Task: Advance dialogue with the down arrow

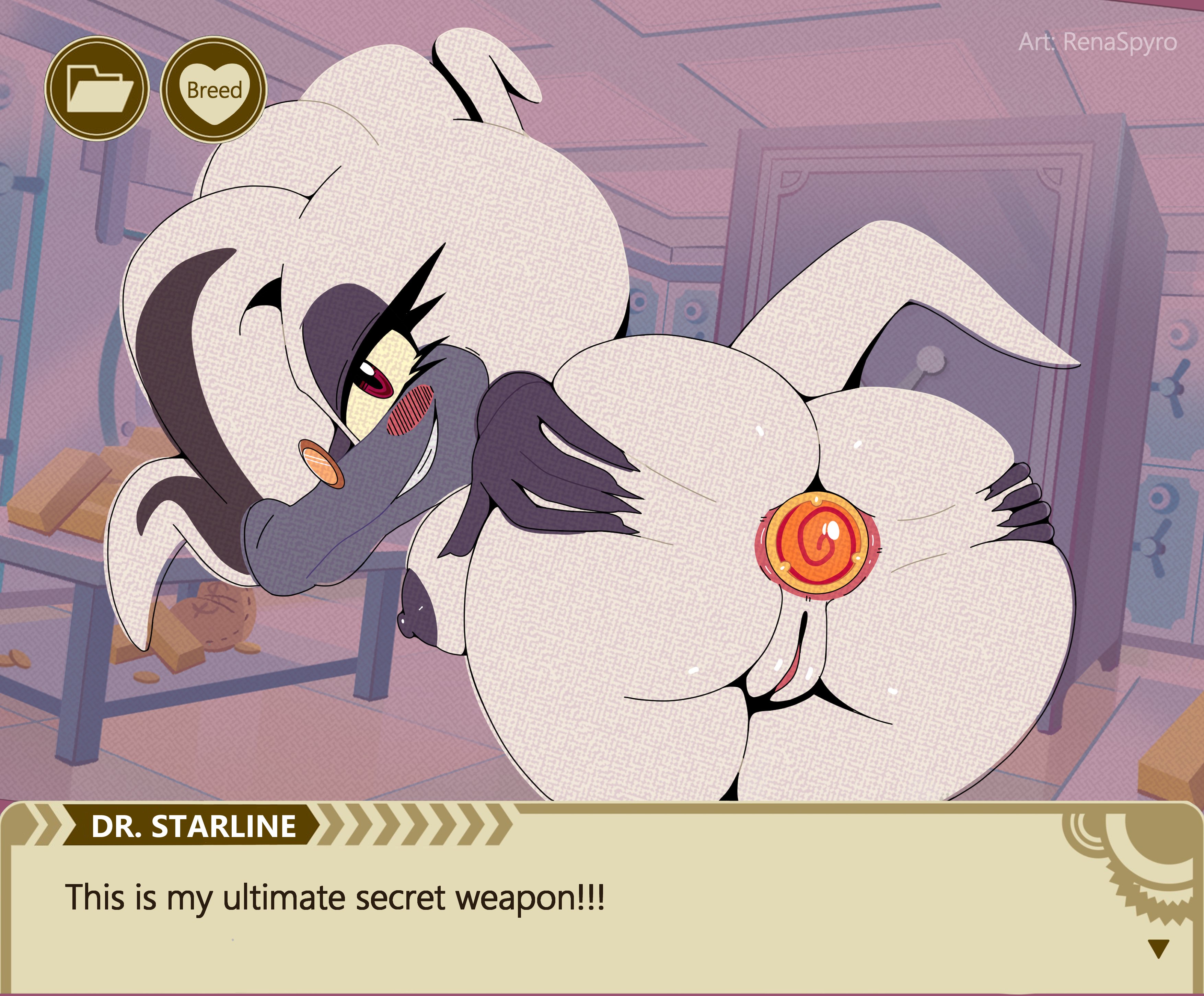Action: tap(1159, 948)
